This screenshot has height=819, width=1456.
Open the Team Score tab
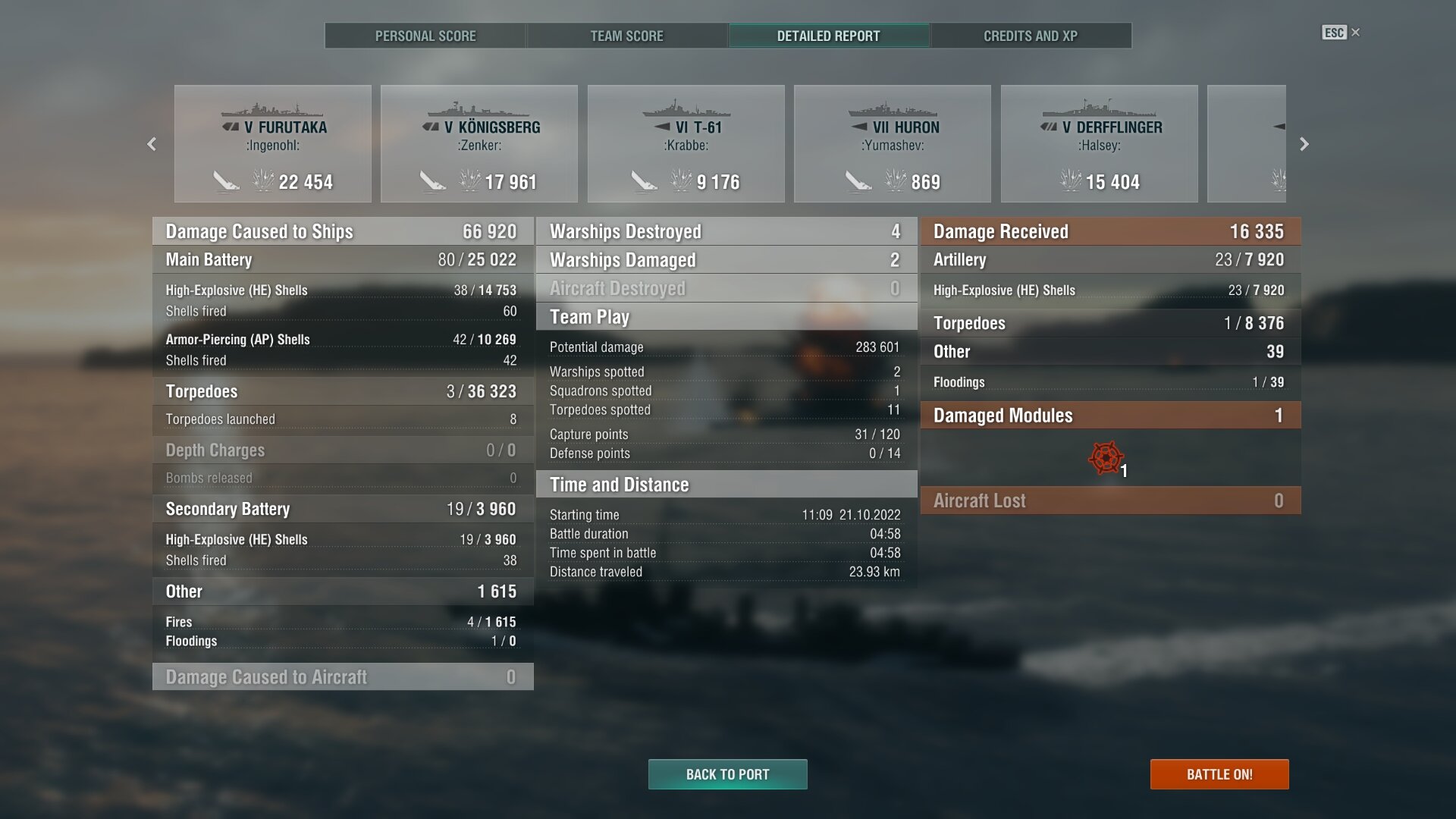pyautogui.click(x=626, y=36)
